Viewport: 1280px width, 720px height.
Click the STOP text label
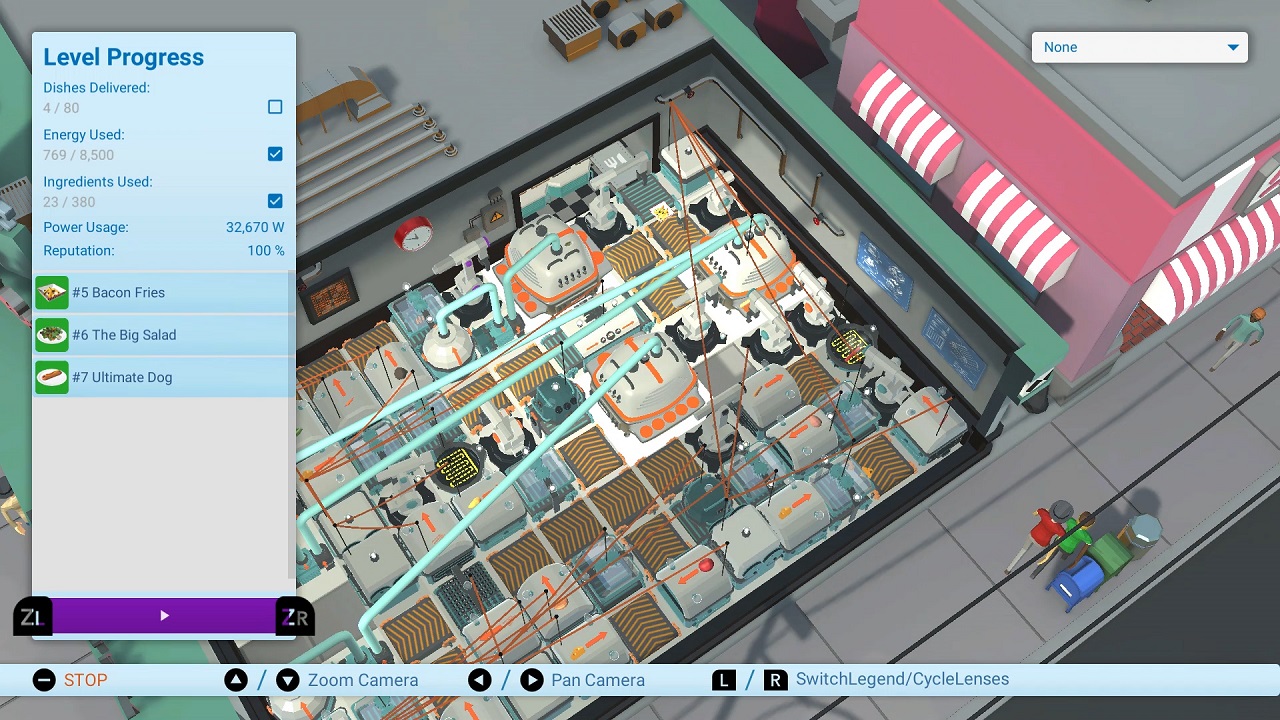[x=86, y=680]
